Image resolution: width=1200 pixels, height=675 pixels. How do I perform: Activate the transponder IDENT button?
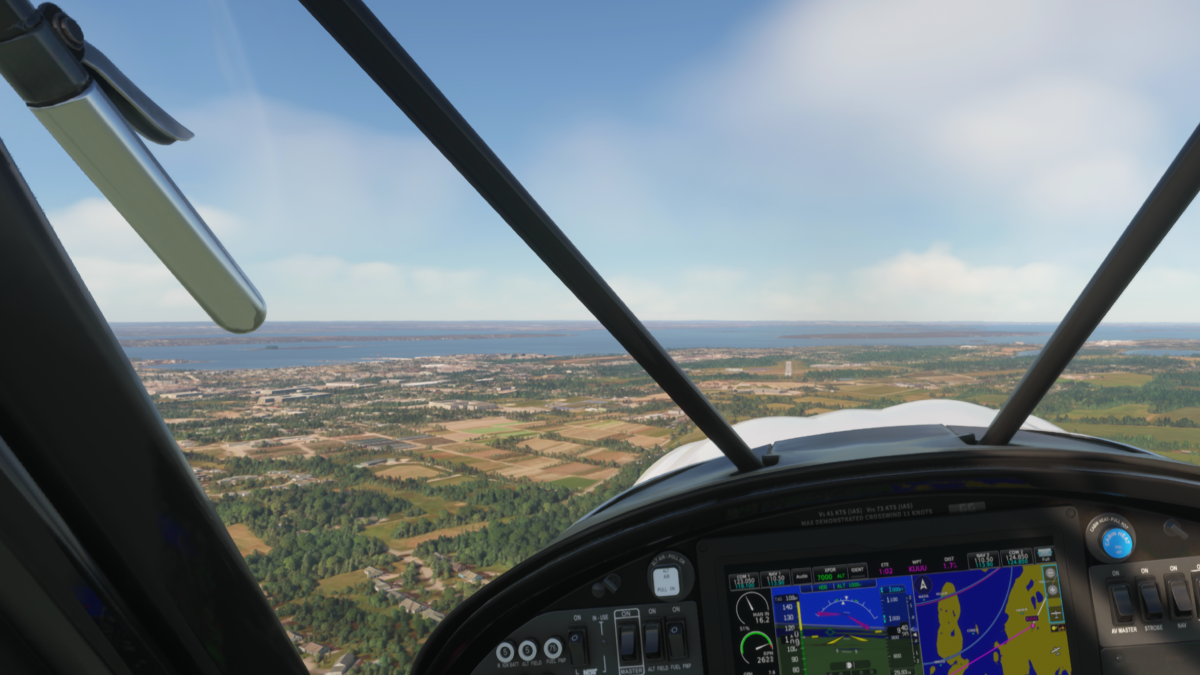pos(856,573)
